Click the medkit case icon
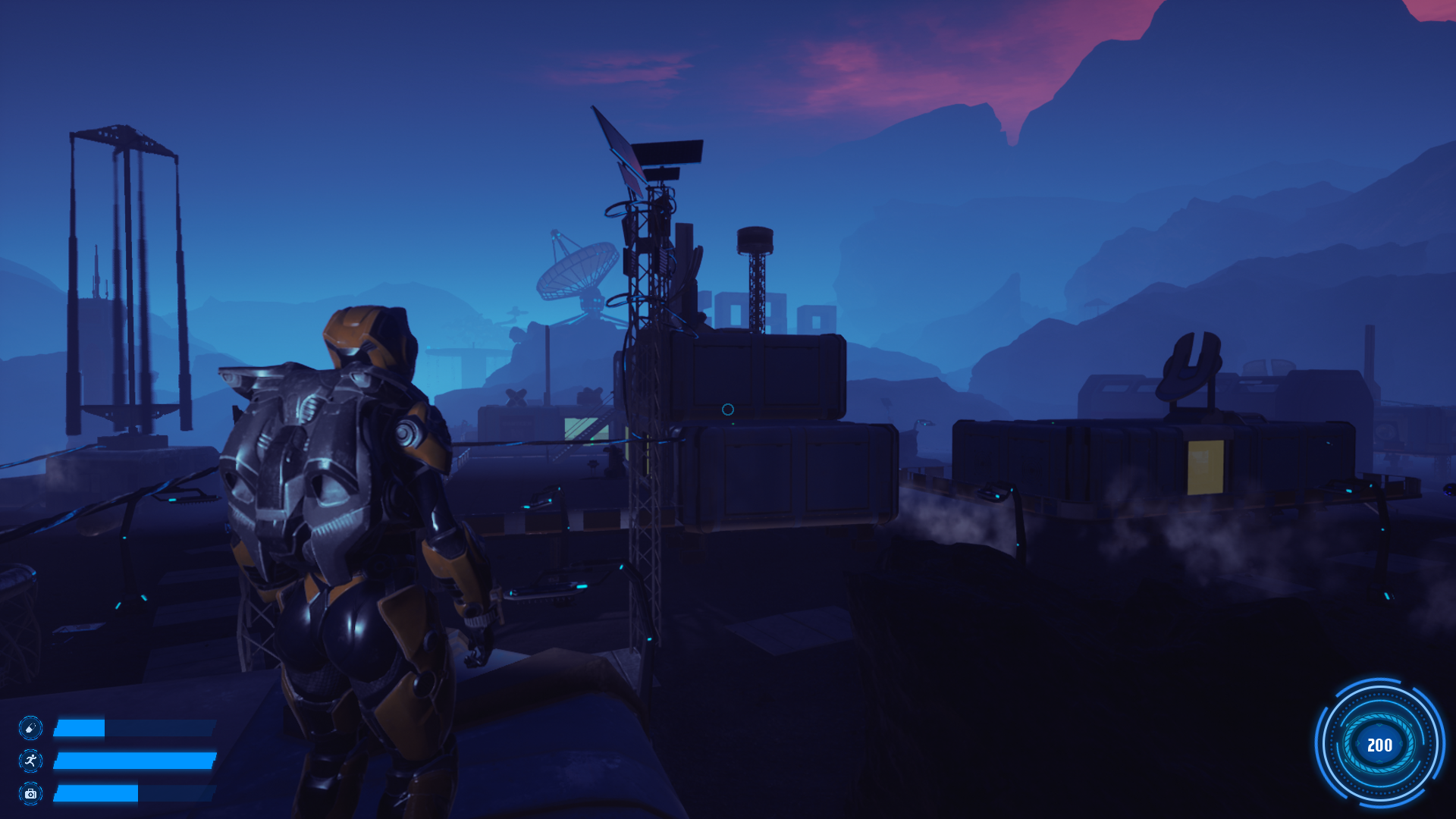1456x819 pixels. pos(30,793)
